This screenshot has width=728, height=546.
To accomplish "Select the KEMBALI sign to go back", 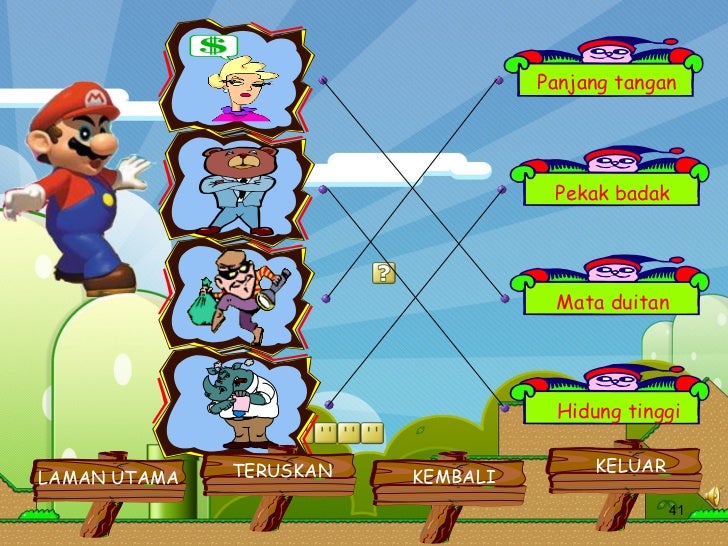I will 453,477.
